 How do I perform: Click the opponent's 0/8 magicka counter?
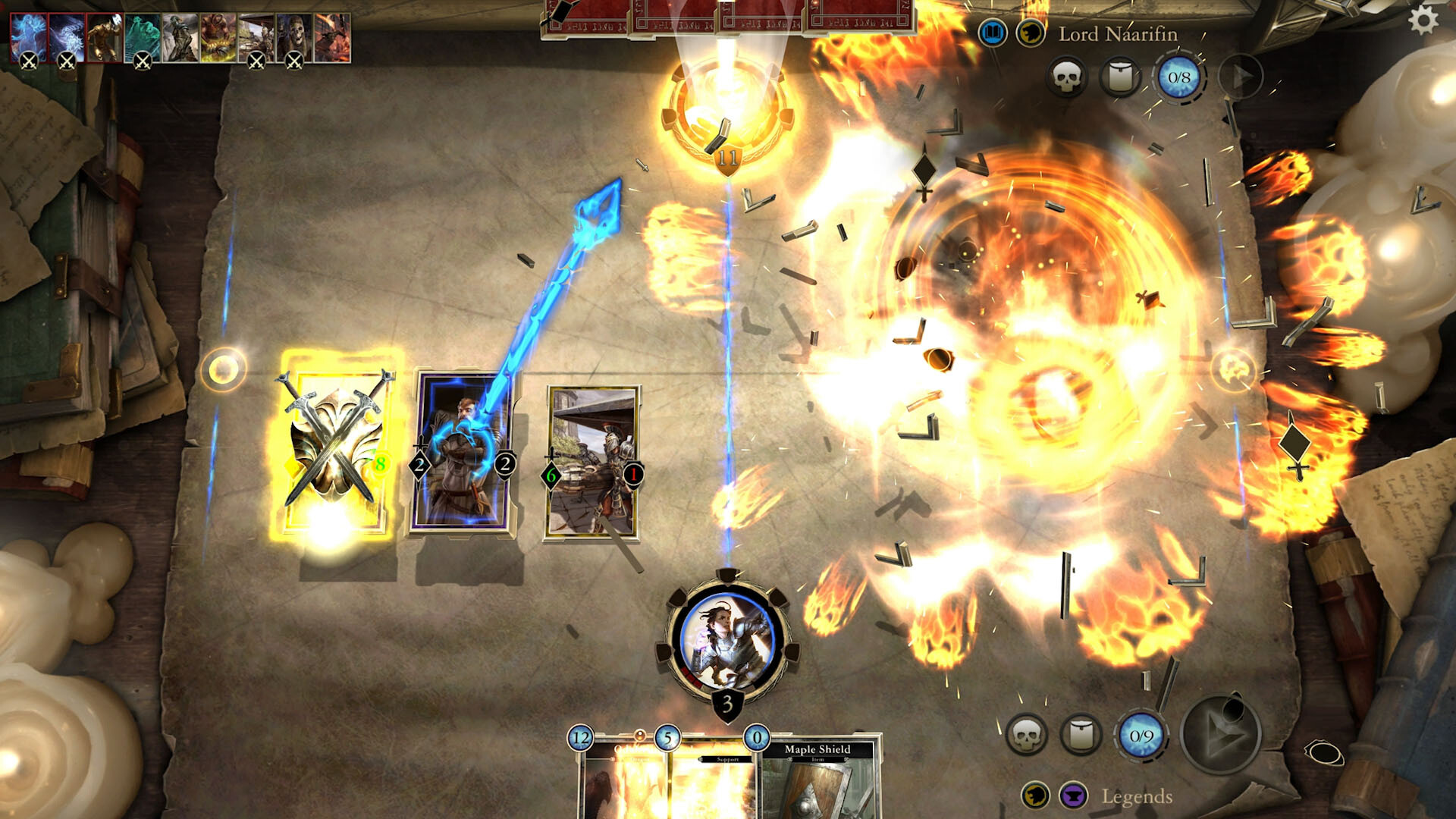pyautogui.click(x=1178, y=78)
